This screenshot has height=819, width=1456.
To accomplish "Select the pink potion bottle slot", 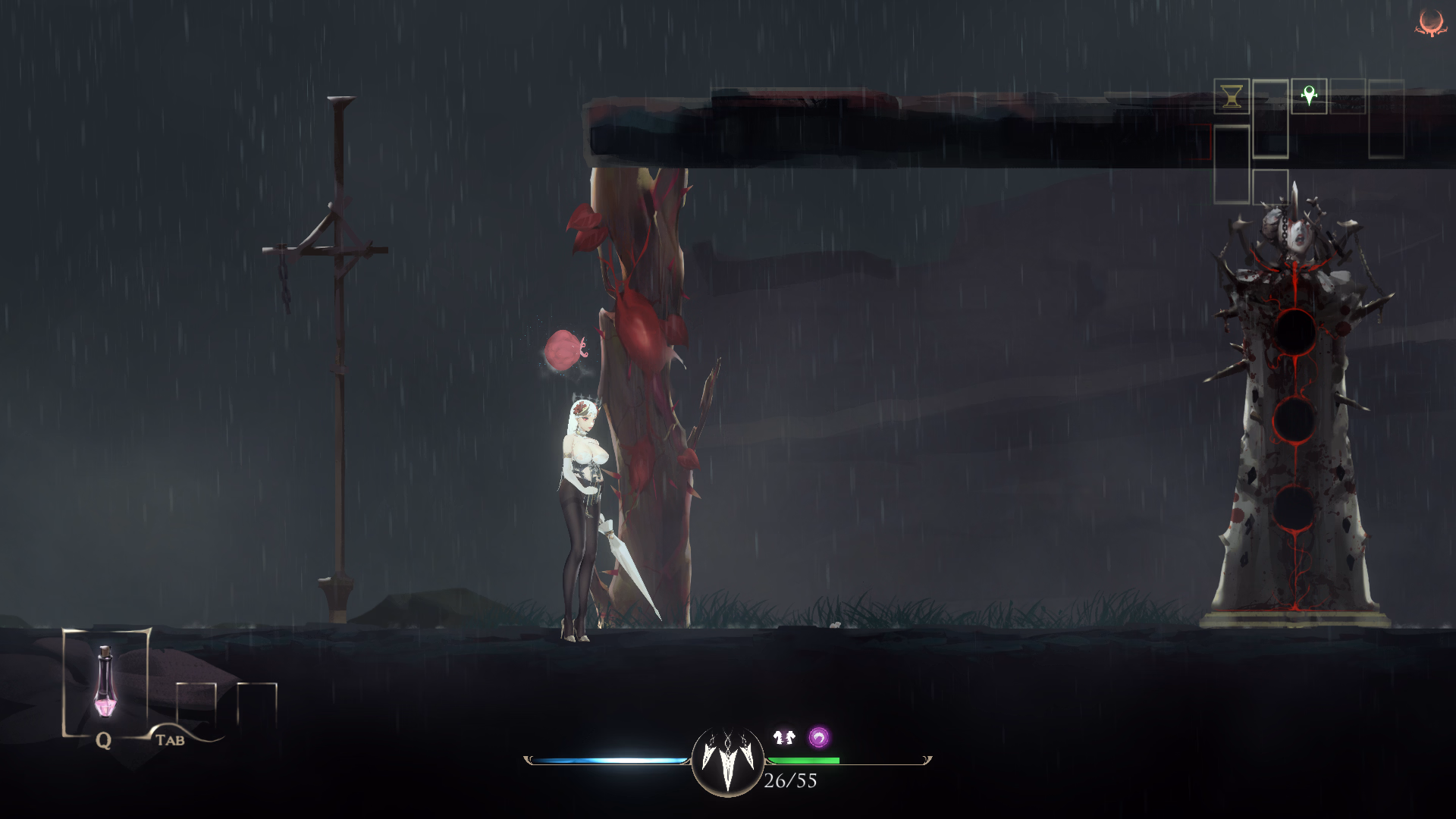I will coord(105,682).
